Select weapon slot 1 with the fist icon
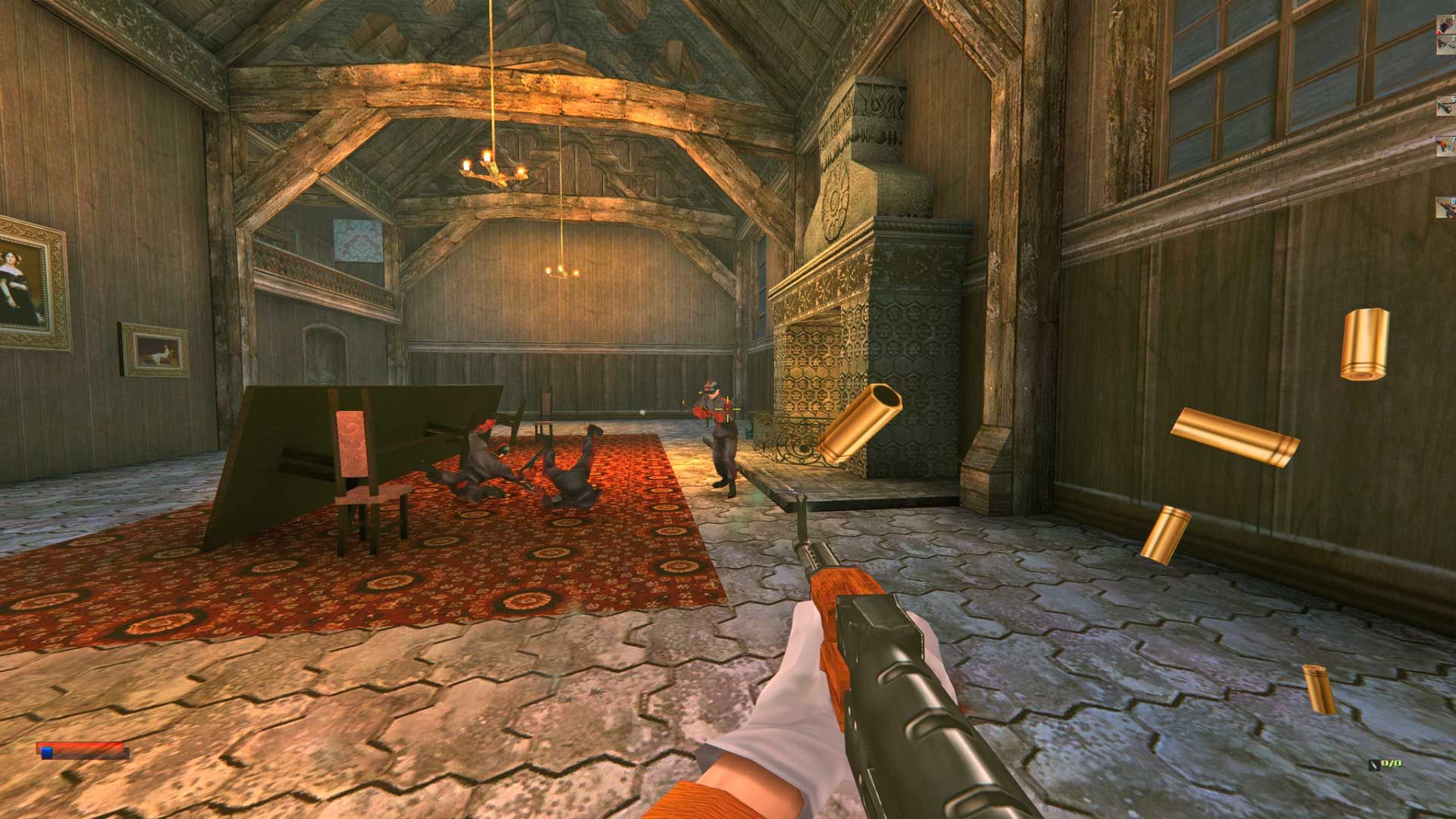1456x819 pixels. (x=1445, y=24)
